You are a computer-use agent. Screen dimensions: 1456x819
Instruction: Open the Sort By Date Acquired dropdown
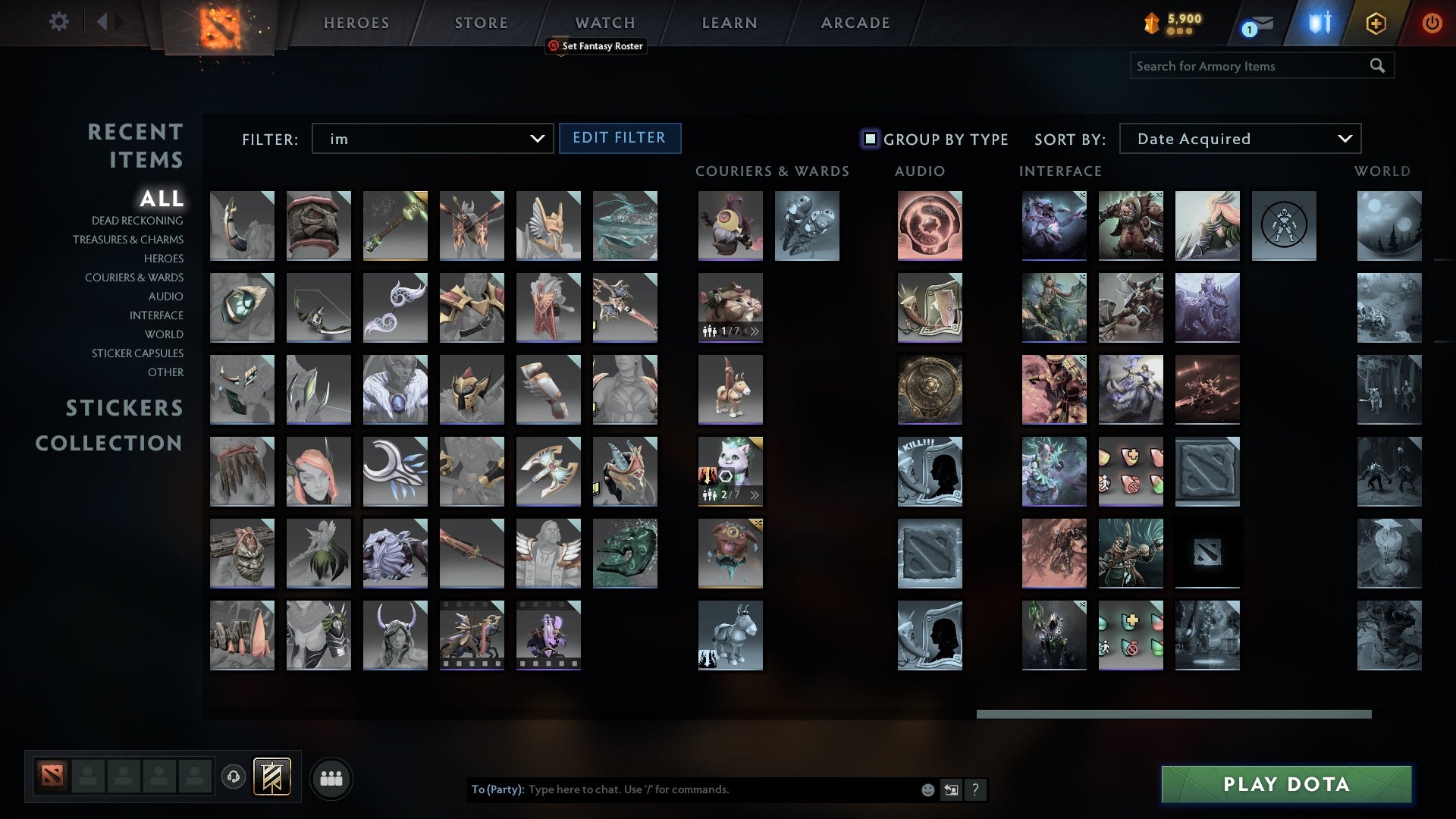pyautogui.click(x=1239, y=139)
